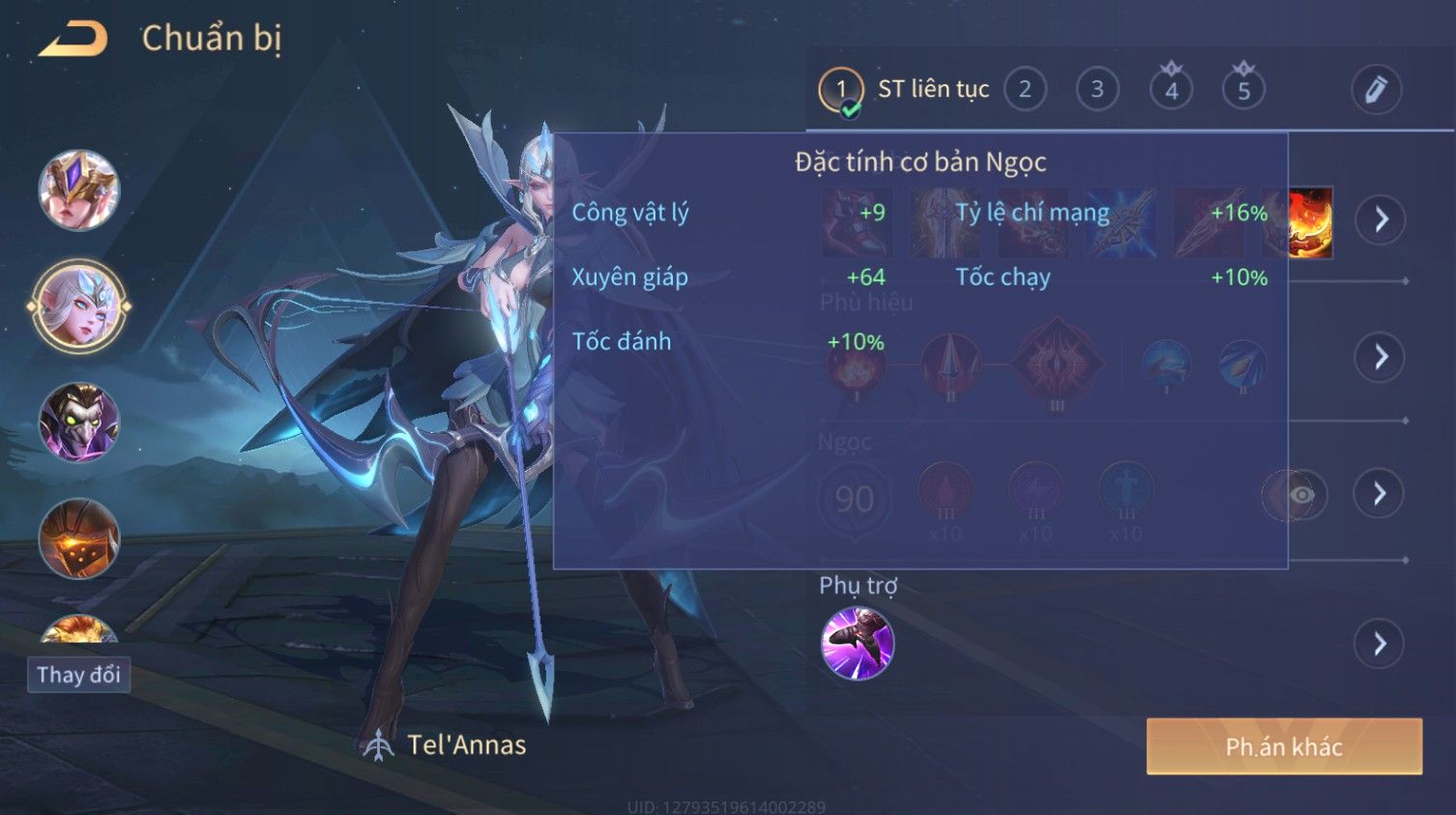The image size is (1456, 815).
Task: Toggle the Ngọc stats eye icon
Action: coord(1301,495)
